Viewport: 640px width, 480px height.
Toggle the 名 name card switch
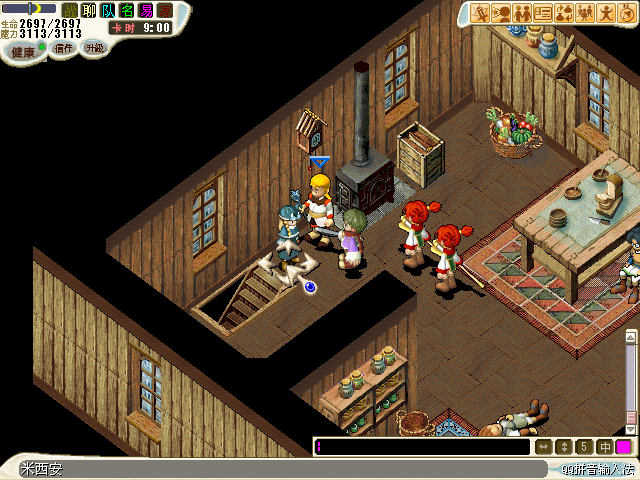(x=127, y=10)
